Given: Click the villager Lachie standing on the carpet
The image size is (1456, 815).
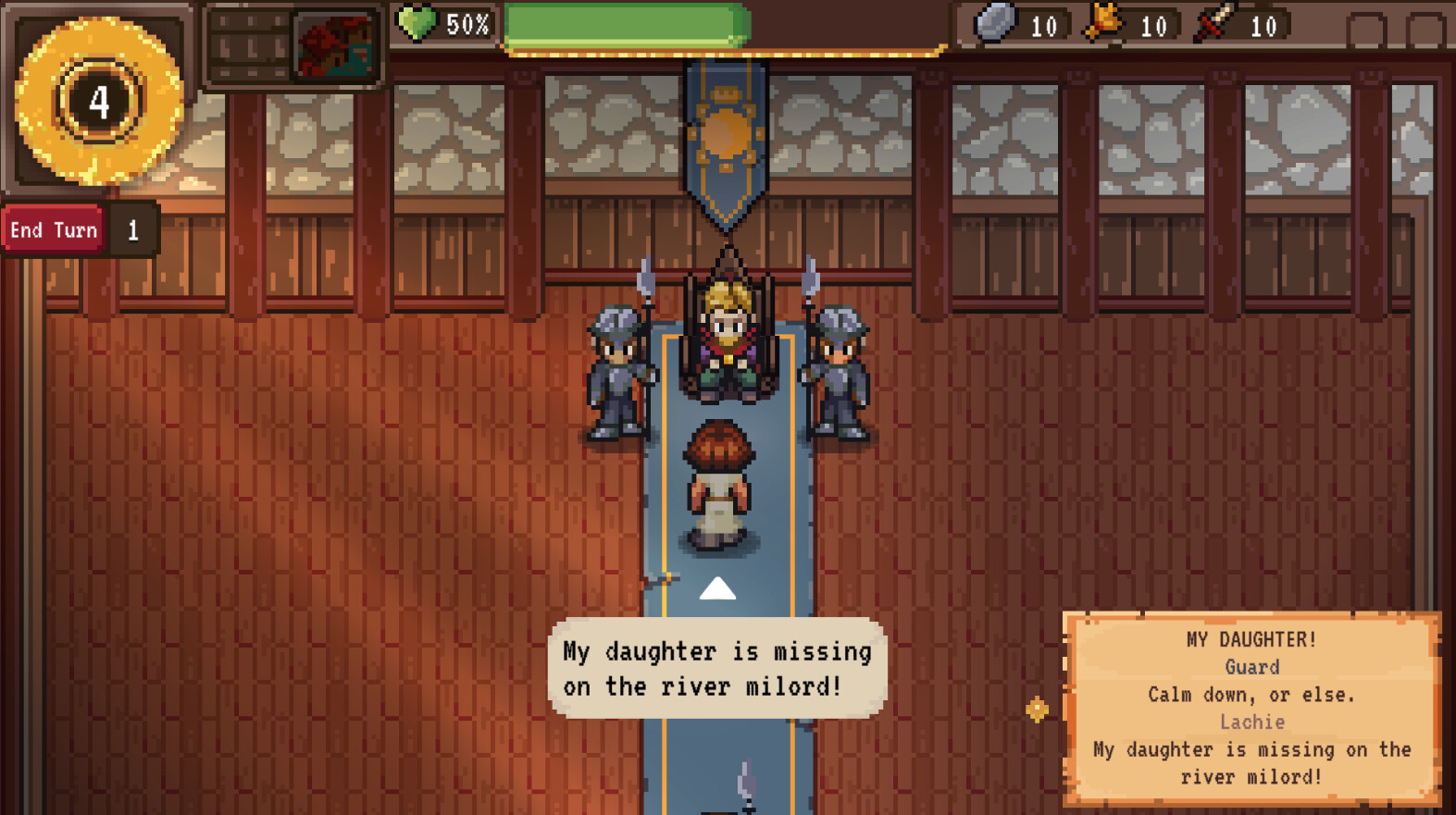Looking at the screenshot, I should (718, 481).
